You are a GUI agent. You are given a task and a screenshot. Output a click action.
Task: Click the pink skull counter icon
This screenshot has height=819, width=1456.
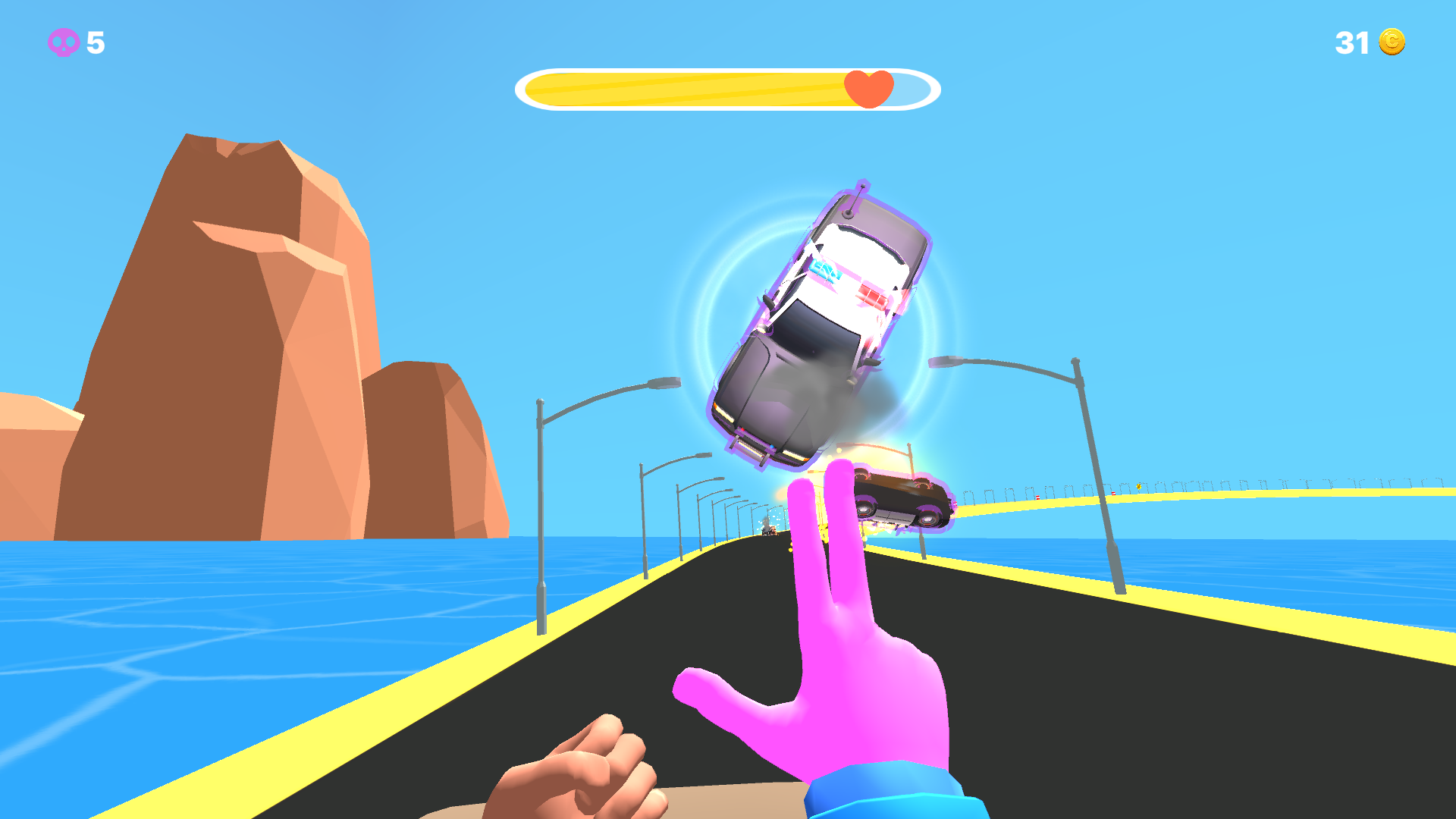[64, 43]
